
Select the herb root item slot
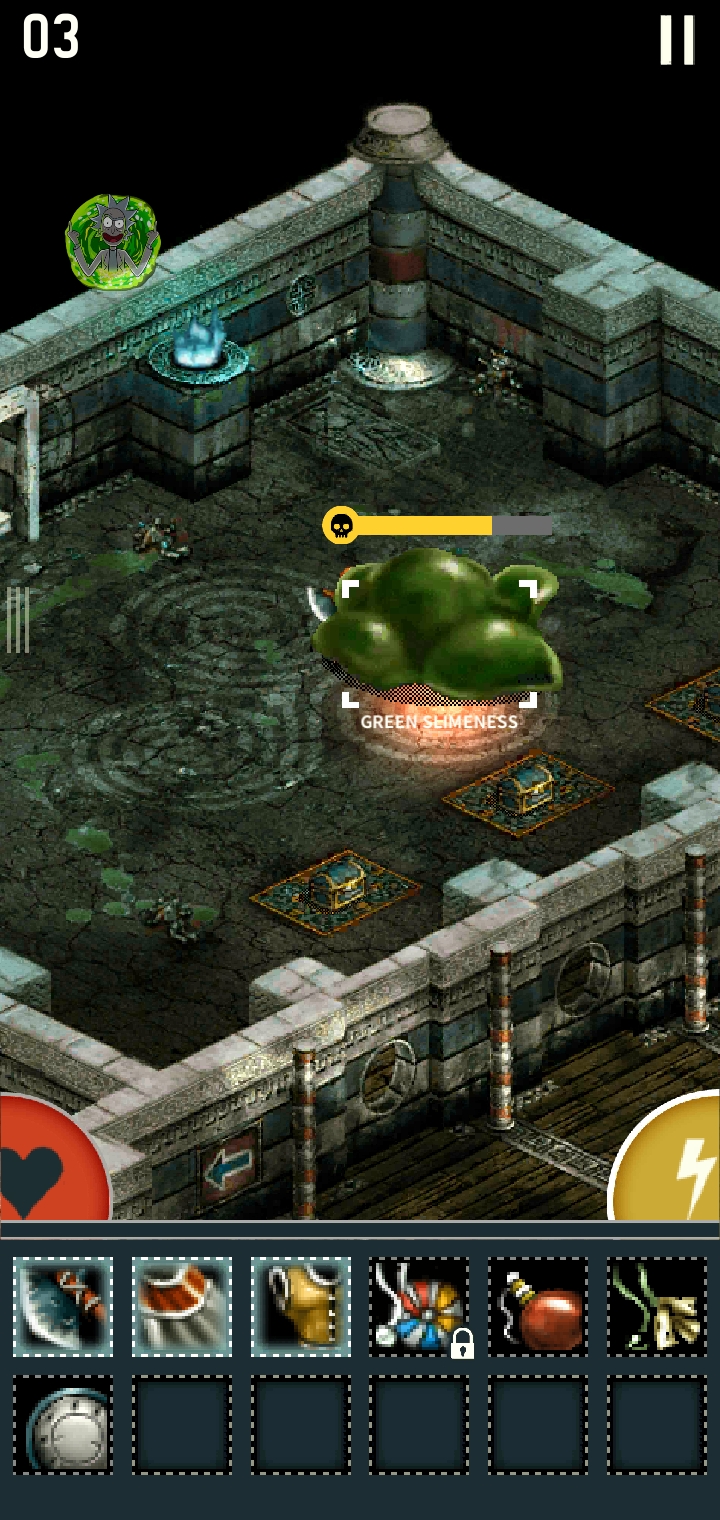point(657,1306)
